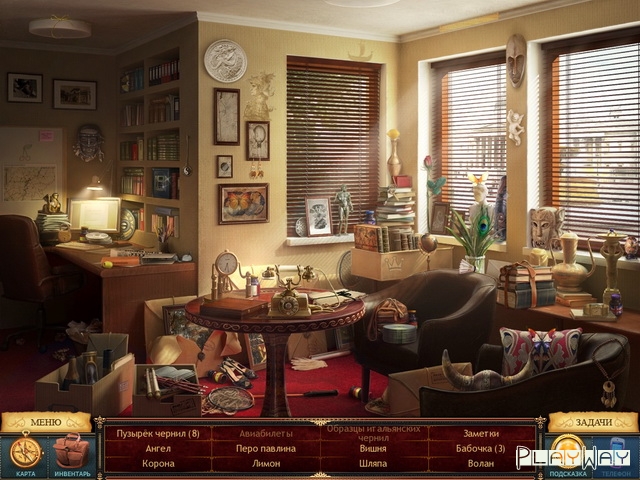Open the ТЕЛЕФОН phone icon
Viewport: 640px width, 480px height.
coord(616,453)
